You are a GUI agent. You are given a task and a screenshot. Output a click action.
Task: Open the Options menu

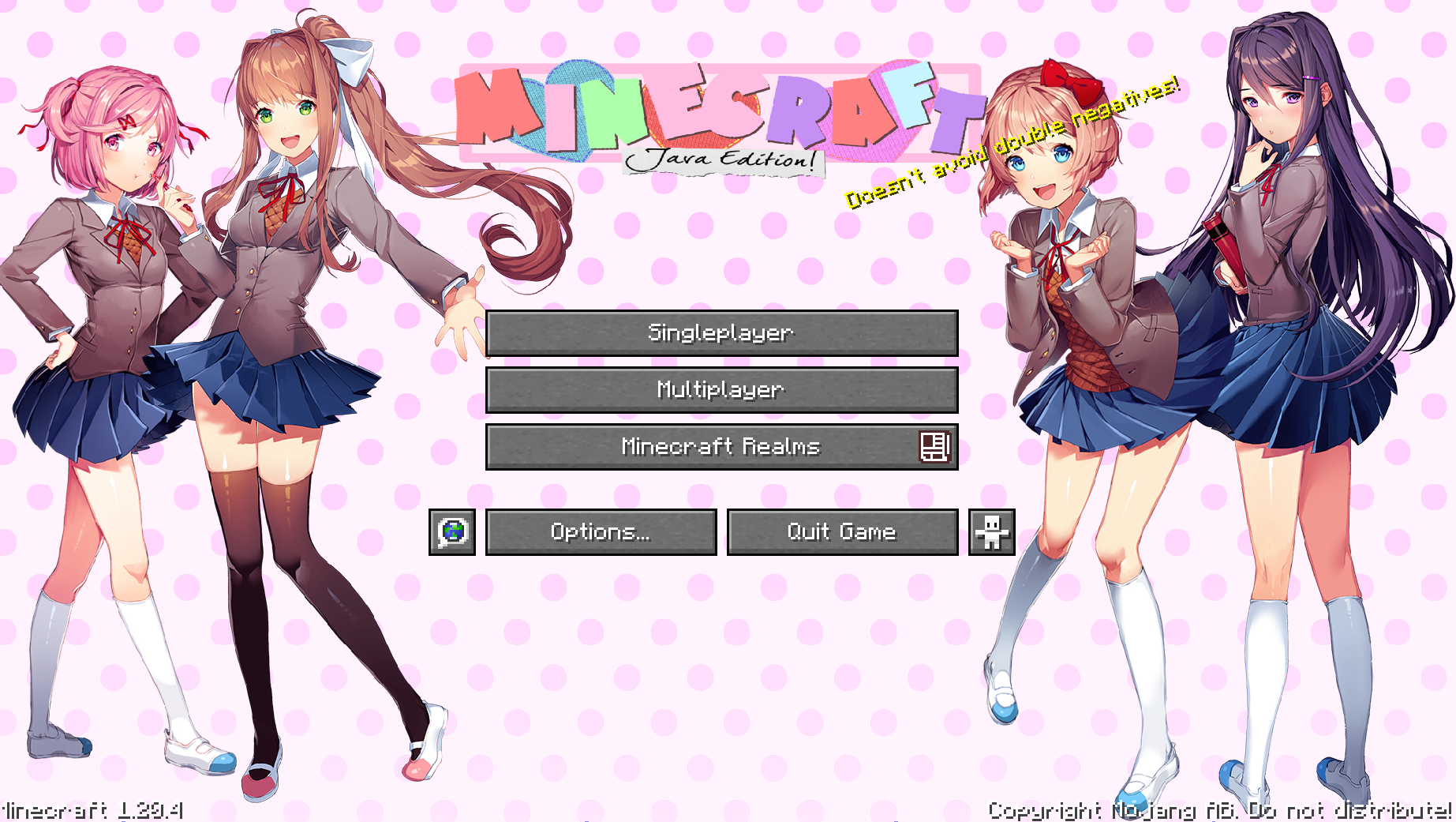(x=601, y=531)
